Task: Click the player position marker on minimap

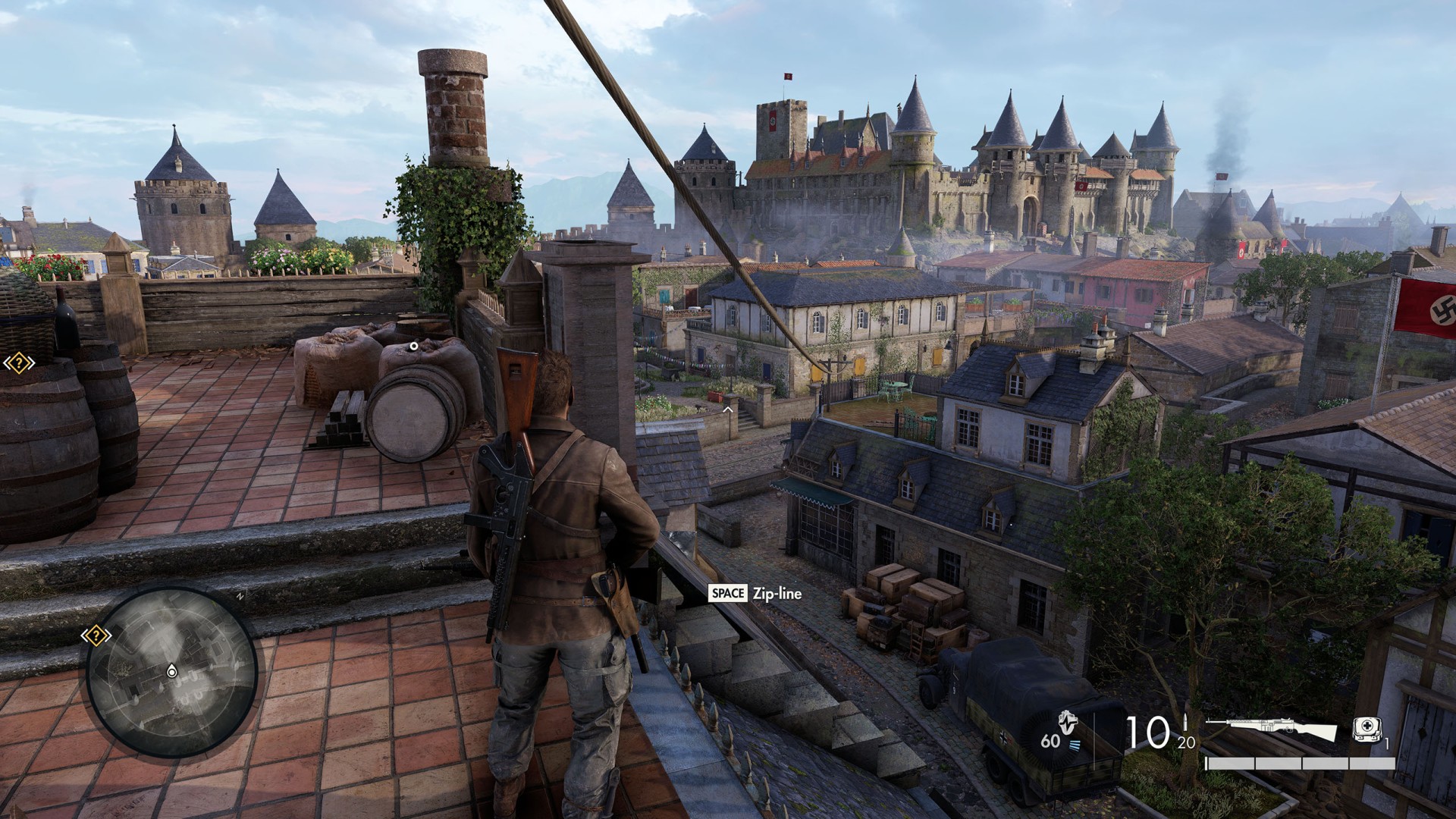Action: 172,671
